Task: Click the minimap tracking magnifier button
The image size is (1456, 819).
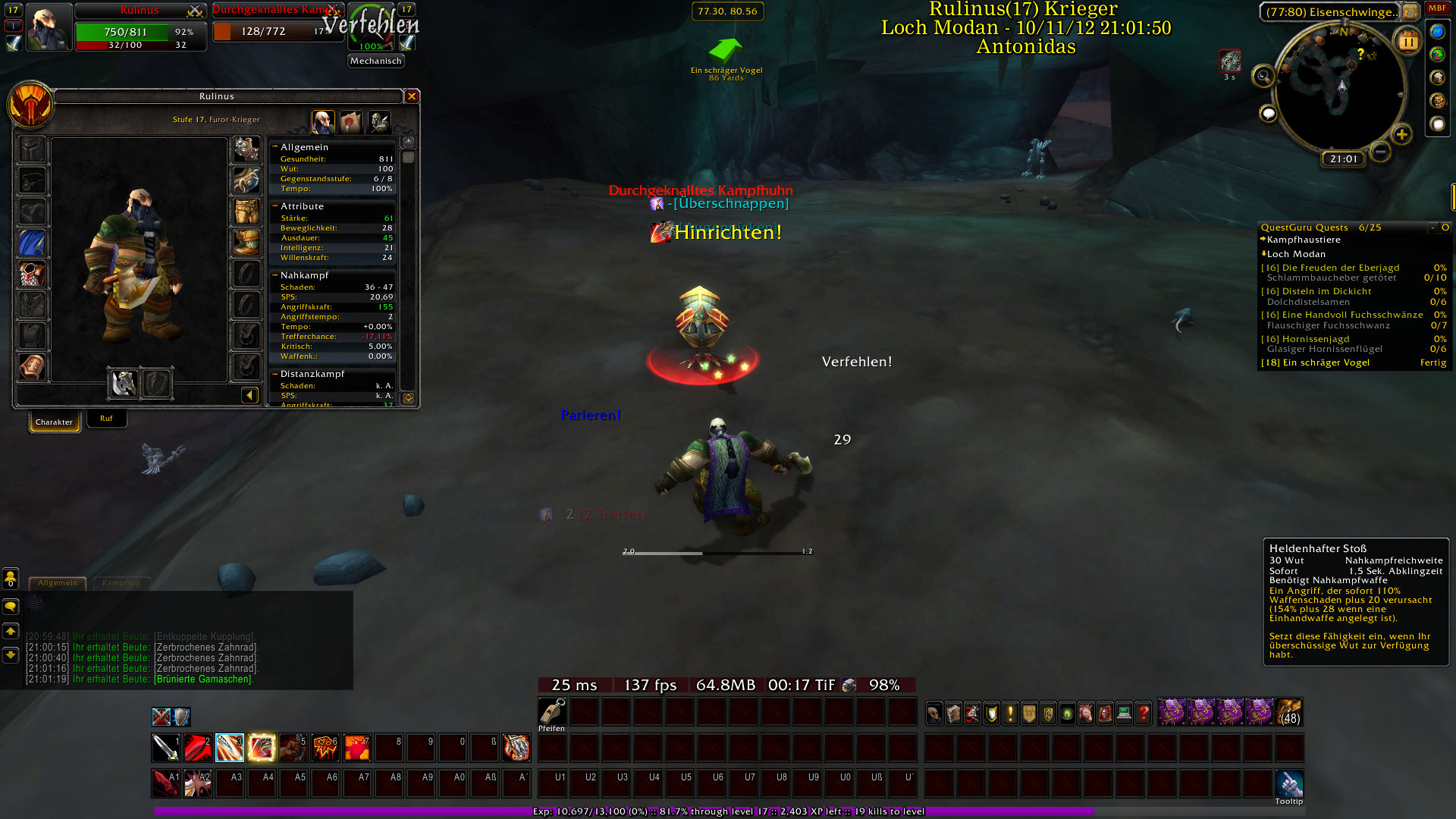Action: click(x=1263, y=76)
